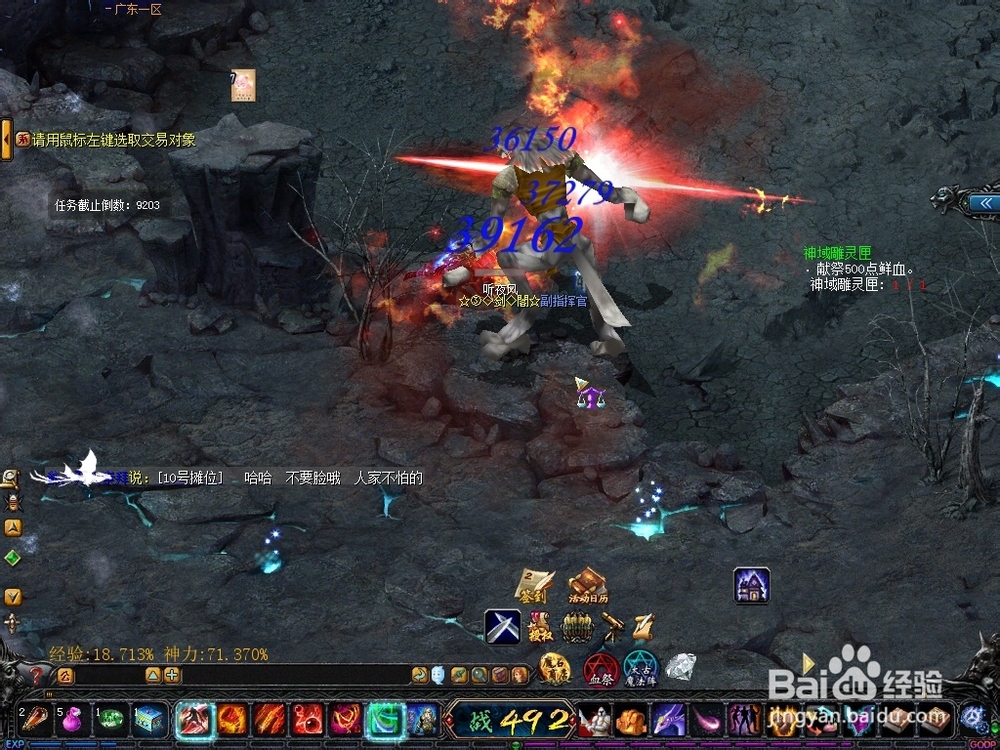1000x750 pixels.
Task: Open the 太古魔法阵 blue hexagram icon
Action: (x=640, y=668)
